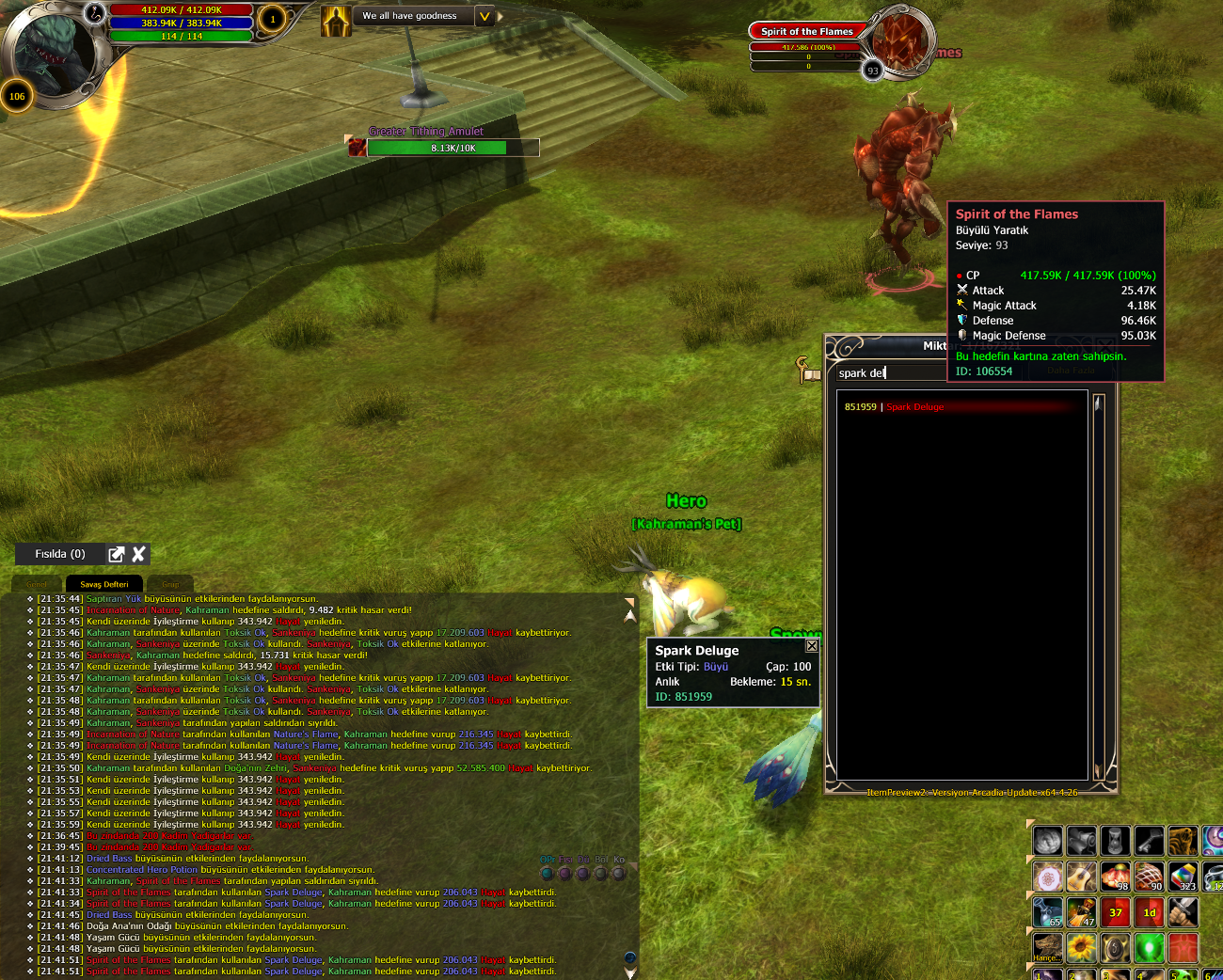The width and height of the screenshot is (1223, 980).
Task: Click the hourglass hotbar slot
Action: [1115, 840]
